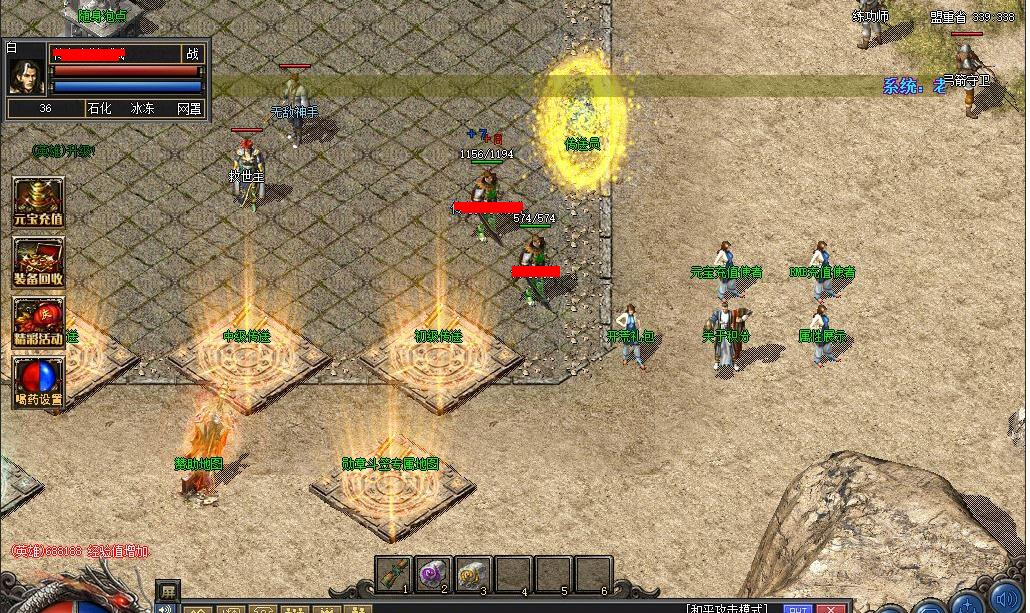This screenshot has width=1030, height=613.
Task: Use the item in hotbar slot 1
Action: tap(394, 575)
